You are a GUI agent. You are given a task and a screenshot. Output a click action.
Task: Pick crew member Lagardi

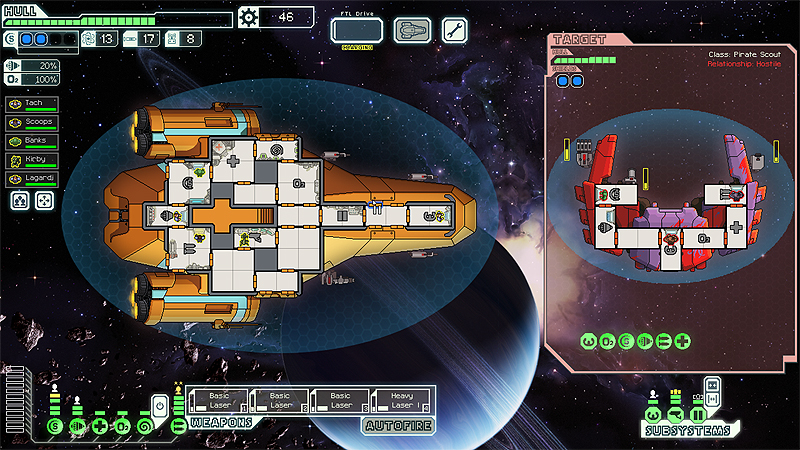tap(32, 179)
